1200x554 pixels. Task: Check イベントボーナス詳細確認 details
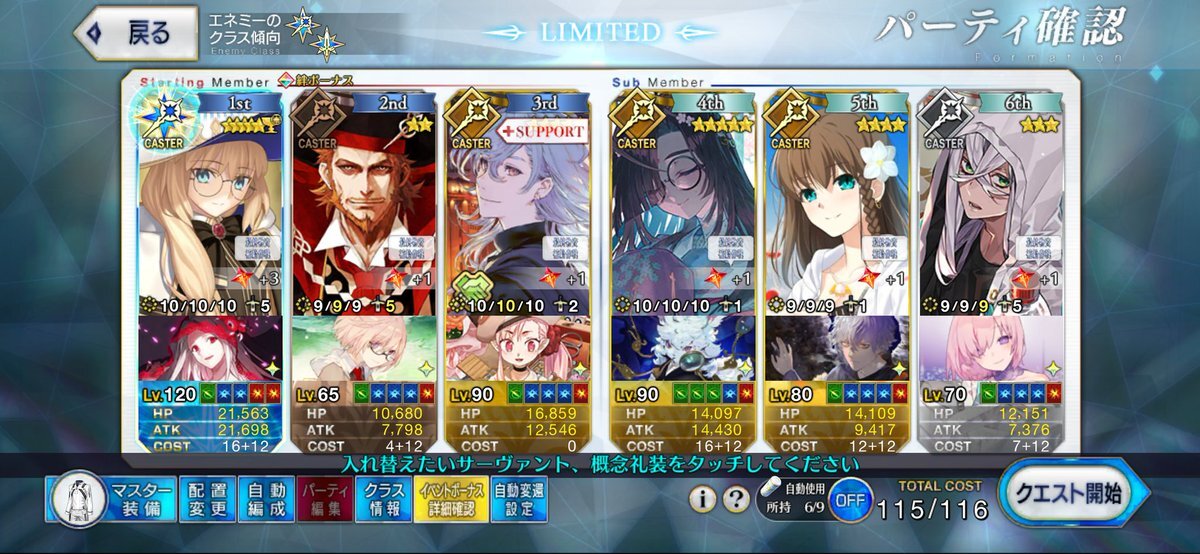click(x=450, y=499)
